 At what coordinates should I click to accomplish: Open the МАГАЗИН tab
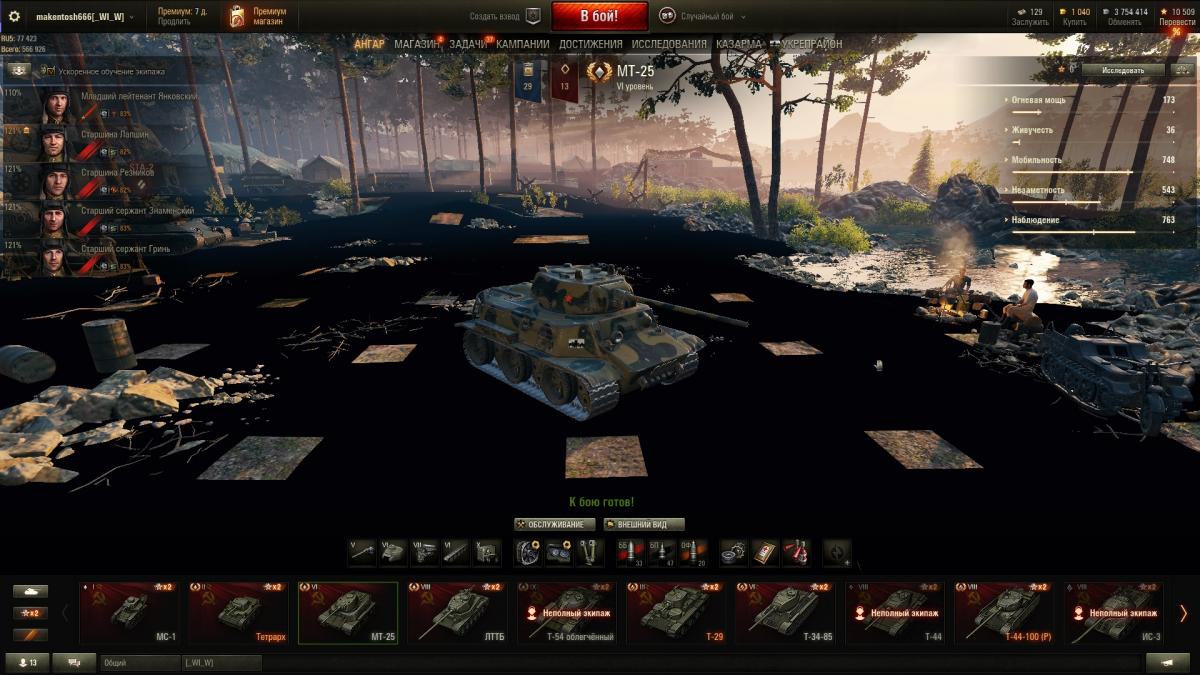[x=416, y=44]
